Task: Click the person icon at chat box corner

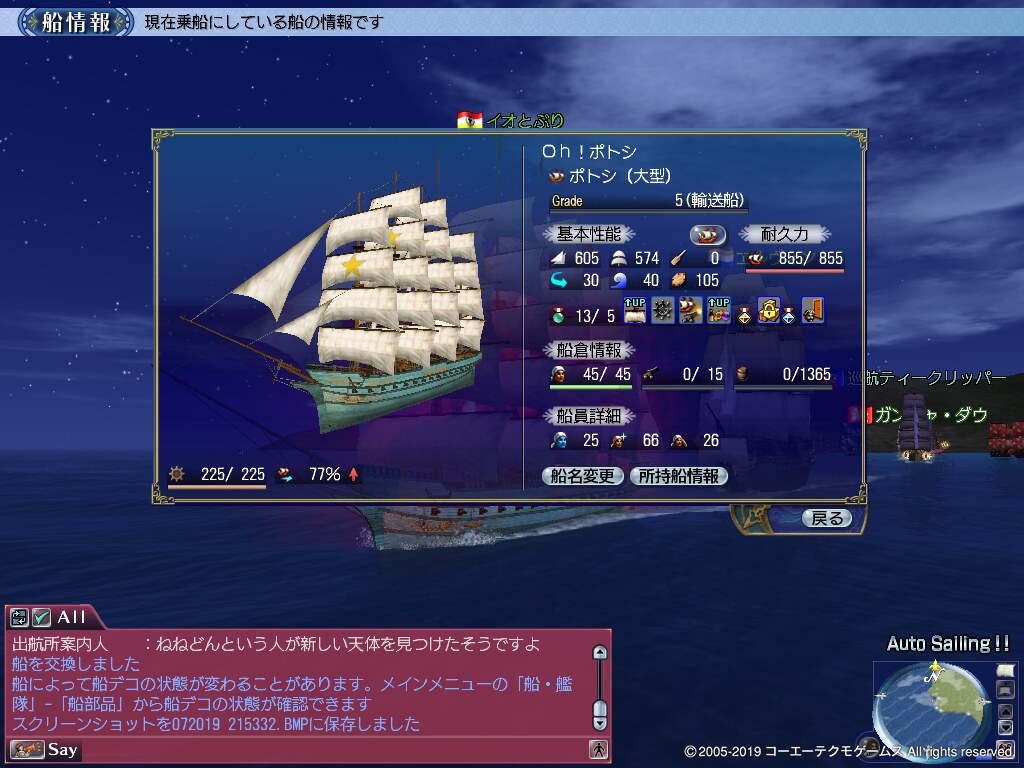Action: tap(598, 748)
